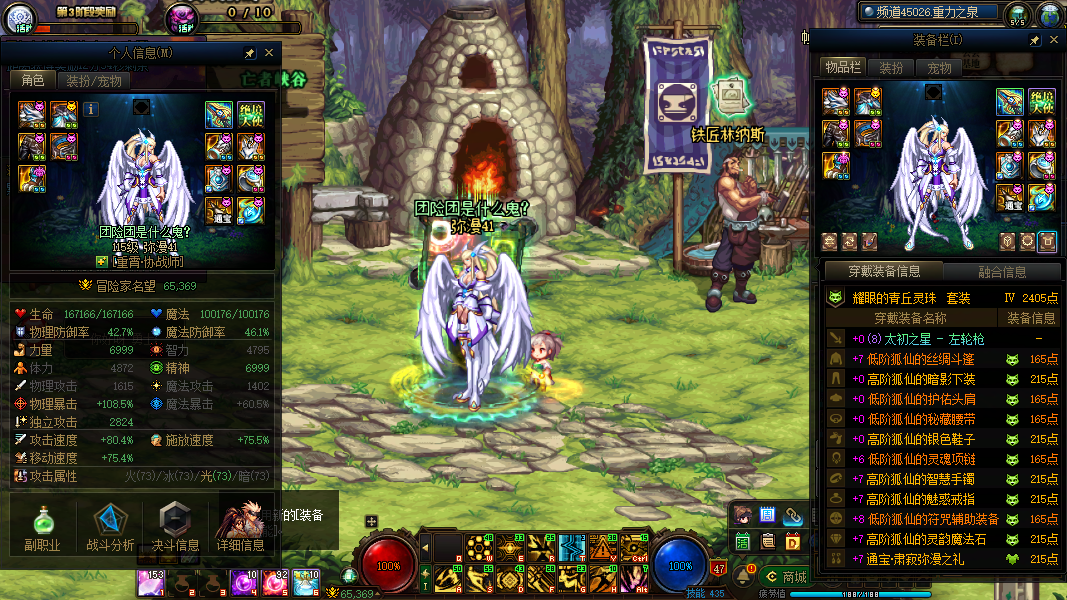Pin the 个人信息 character info panel
The height and width of the screenshot is (600, 1067).
click(250, 53)
